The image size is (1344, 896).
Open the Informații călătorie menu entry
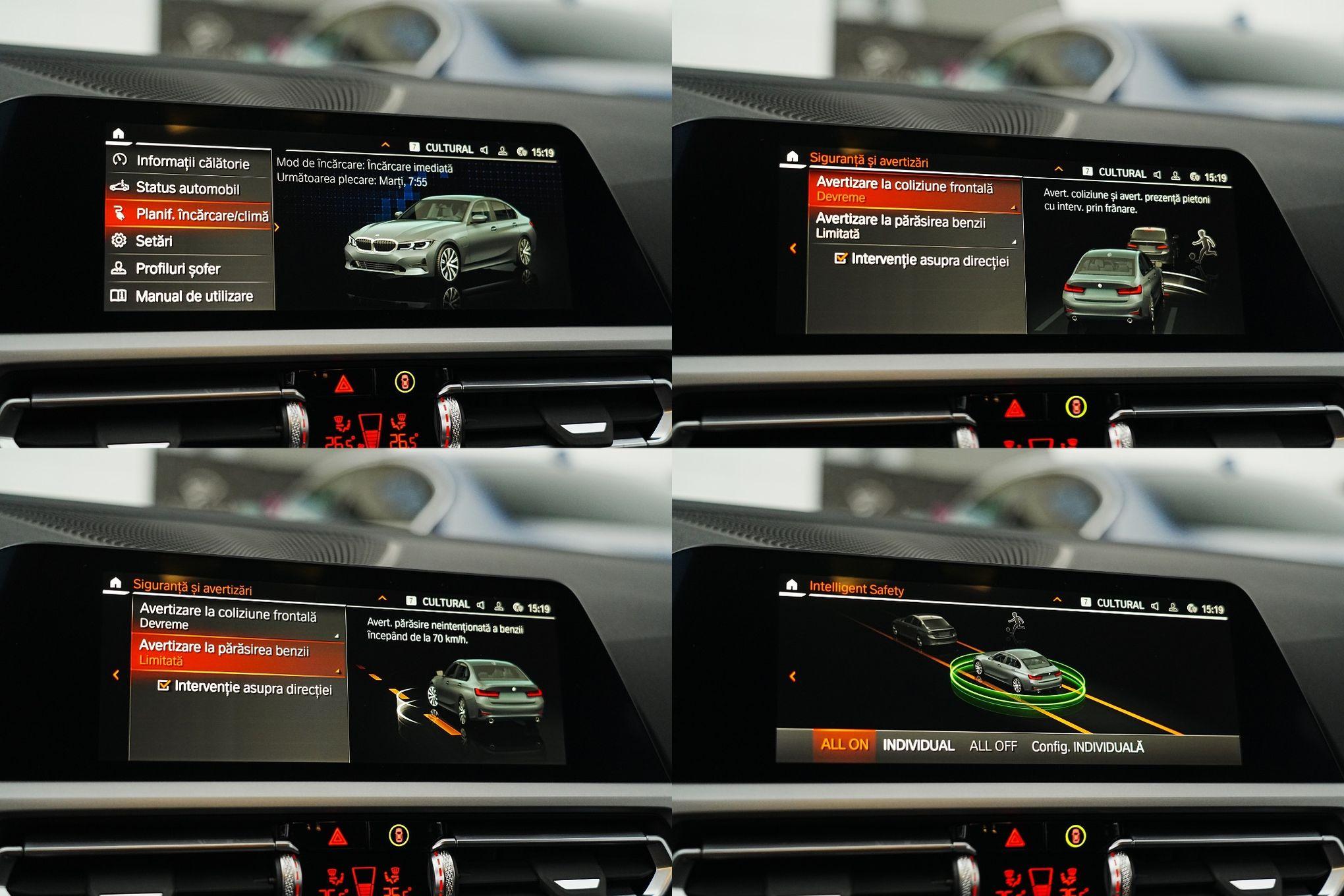(191, 162)
